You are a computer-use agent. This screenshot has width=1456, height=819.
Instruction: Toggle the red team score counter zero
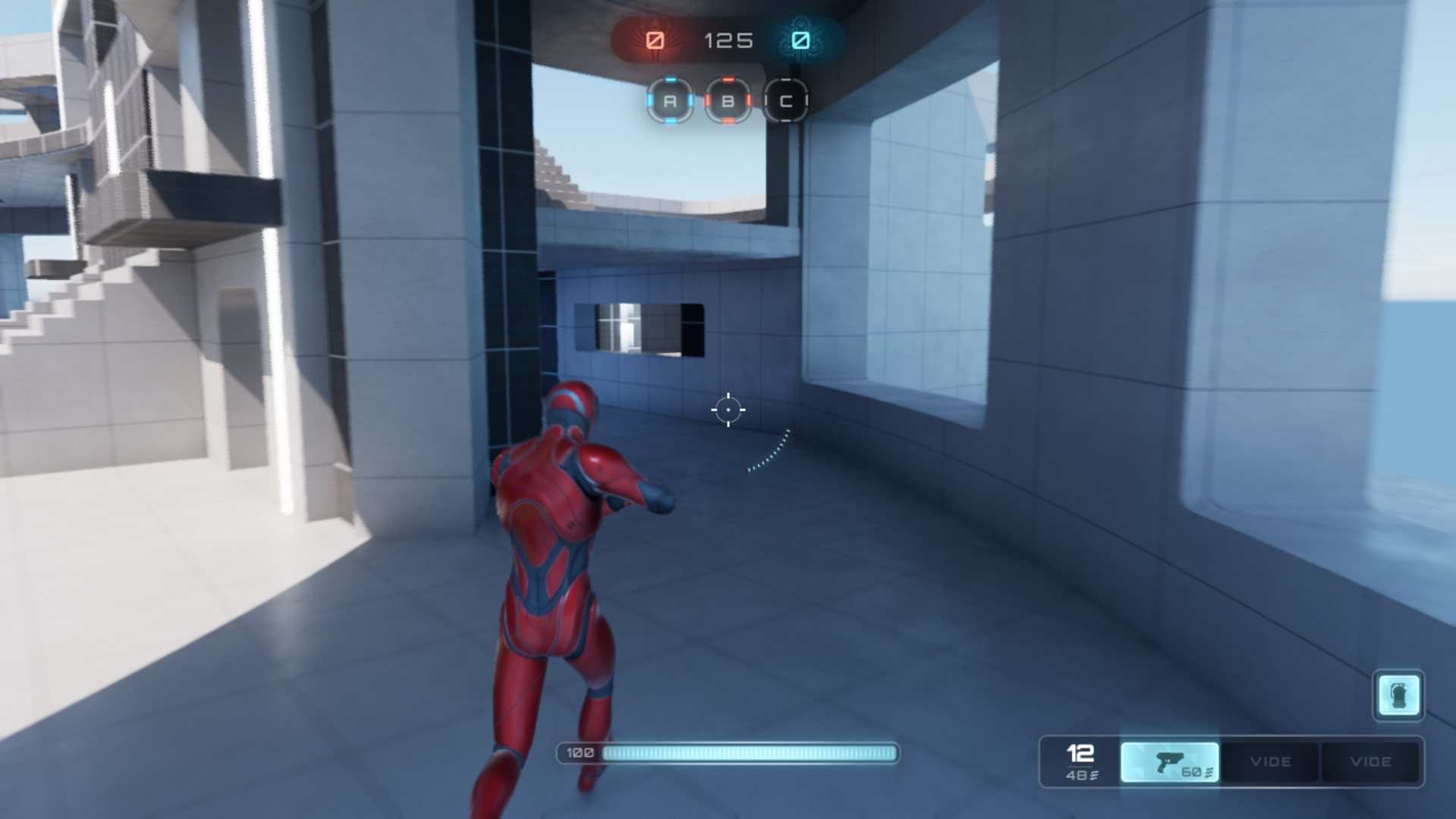[655, 39]
